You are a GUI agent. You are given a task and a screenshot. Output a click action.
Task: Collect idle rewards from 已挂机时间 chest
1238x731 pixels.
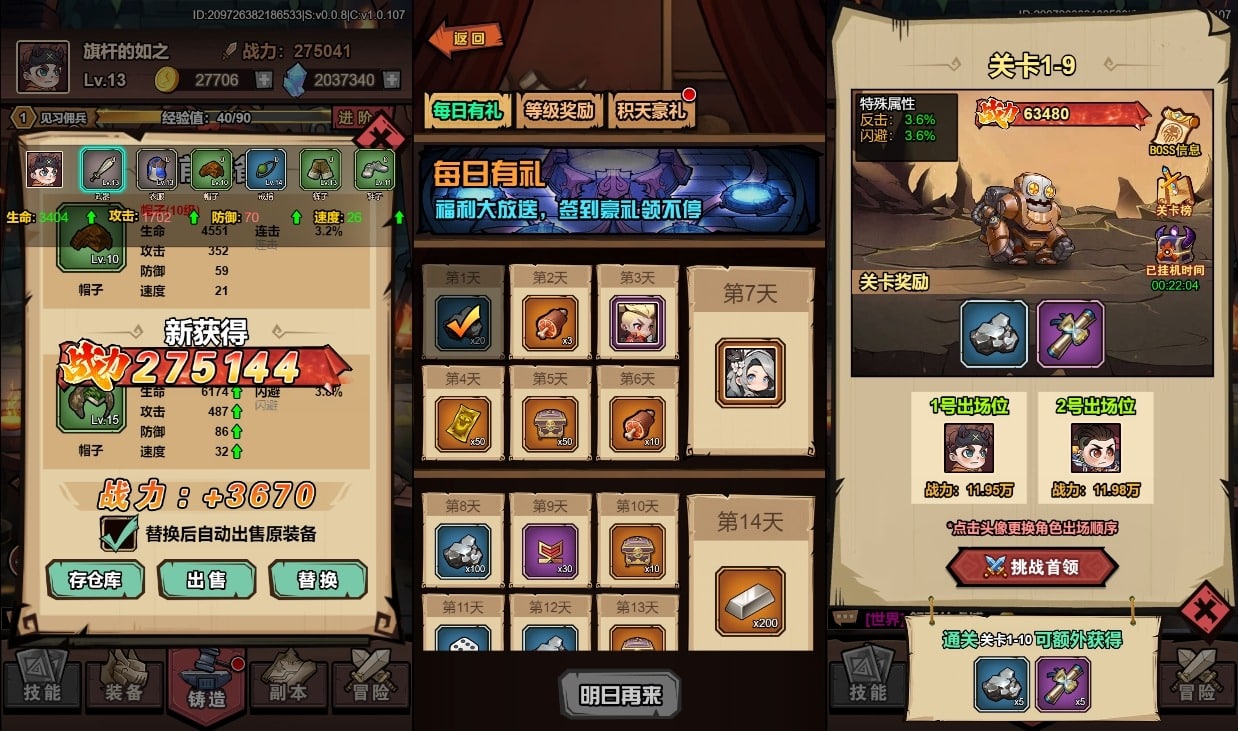pos(1175,250)
